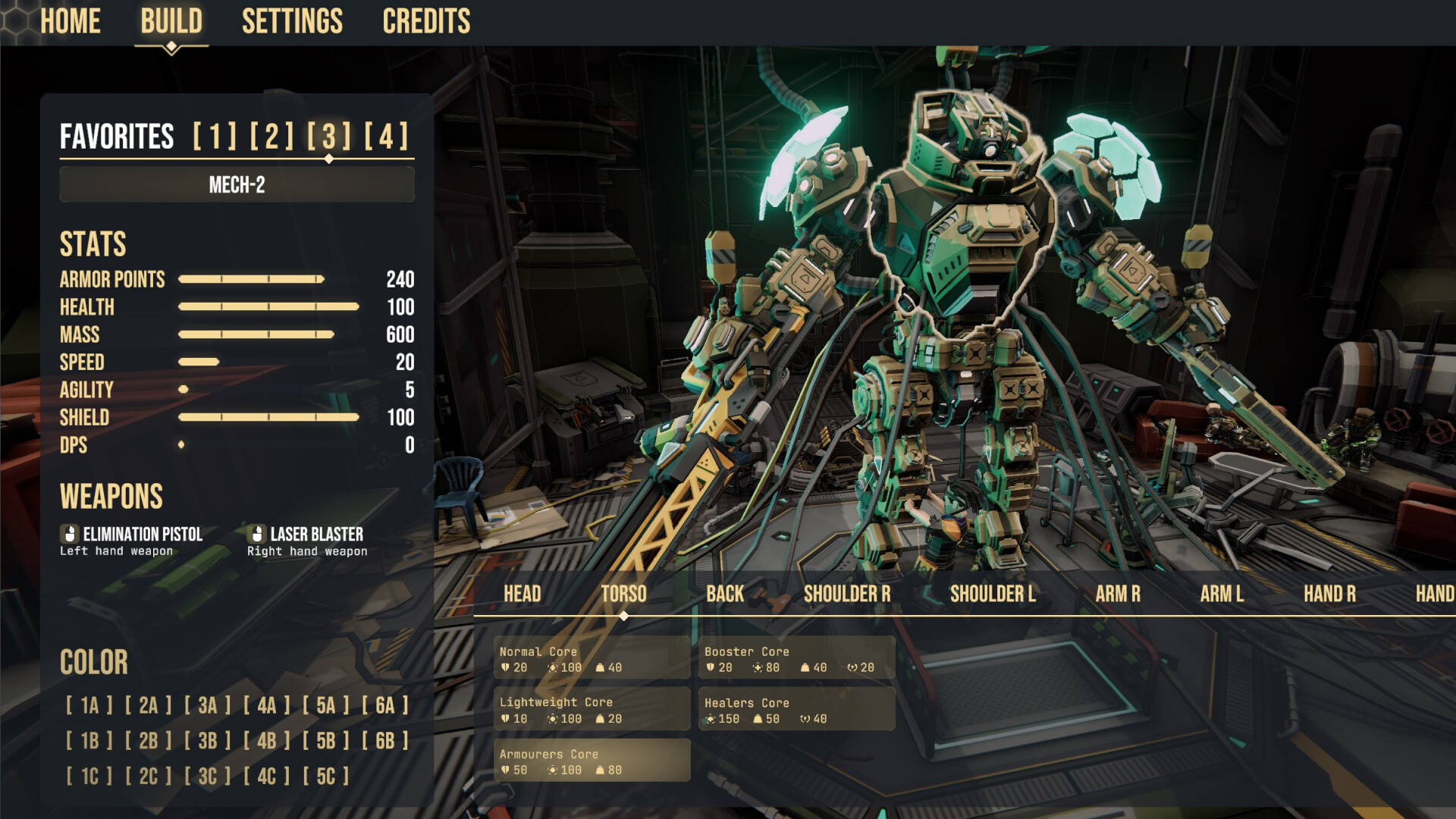This screenshot has height=819, width=1456.
Task: Pick the Healers Core torso
Action: click(796, 710)
